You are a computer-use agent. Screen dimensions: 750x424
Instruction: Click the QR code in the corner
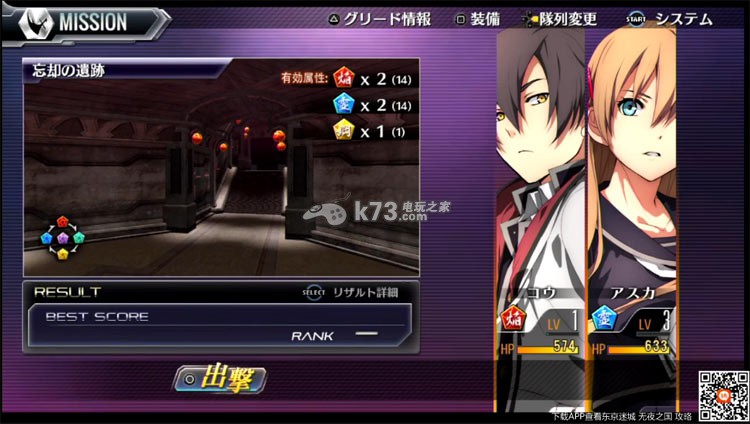723,396
